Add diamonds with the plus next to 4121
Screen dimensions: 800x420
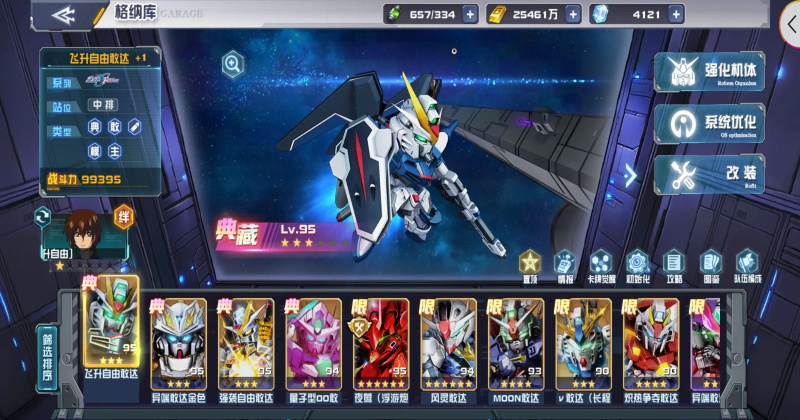(676, 15)
